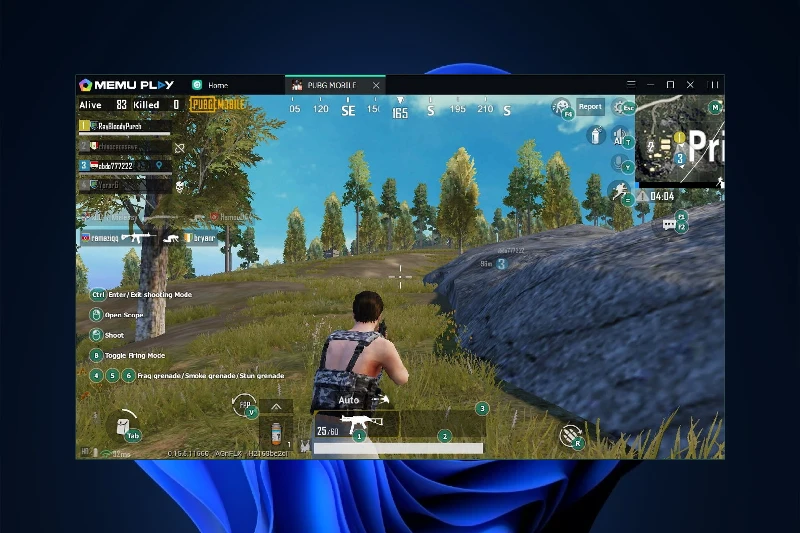Tap the reload bullets icon
The image size is (800, 533).
pos(571,433)
